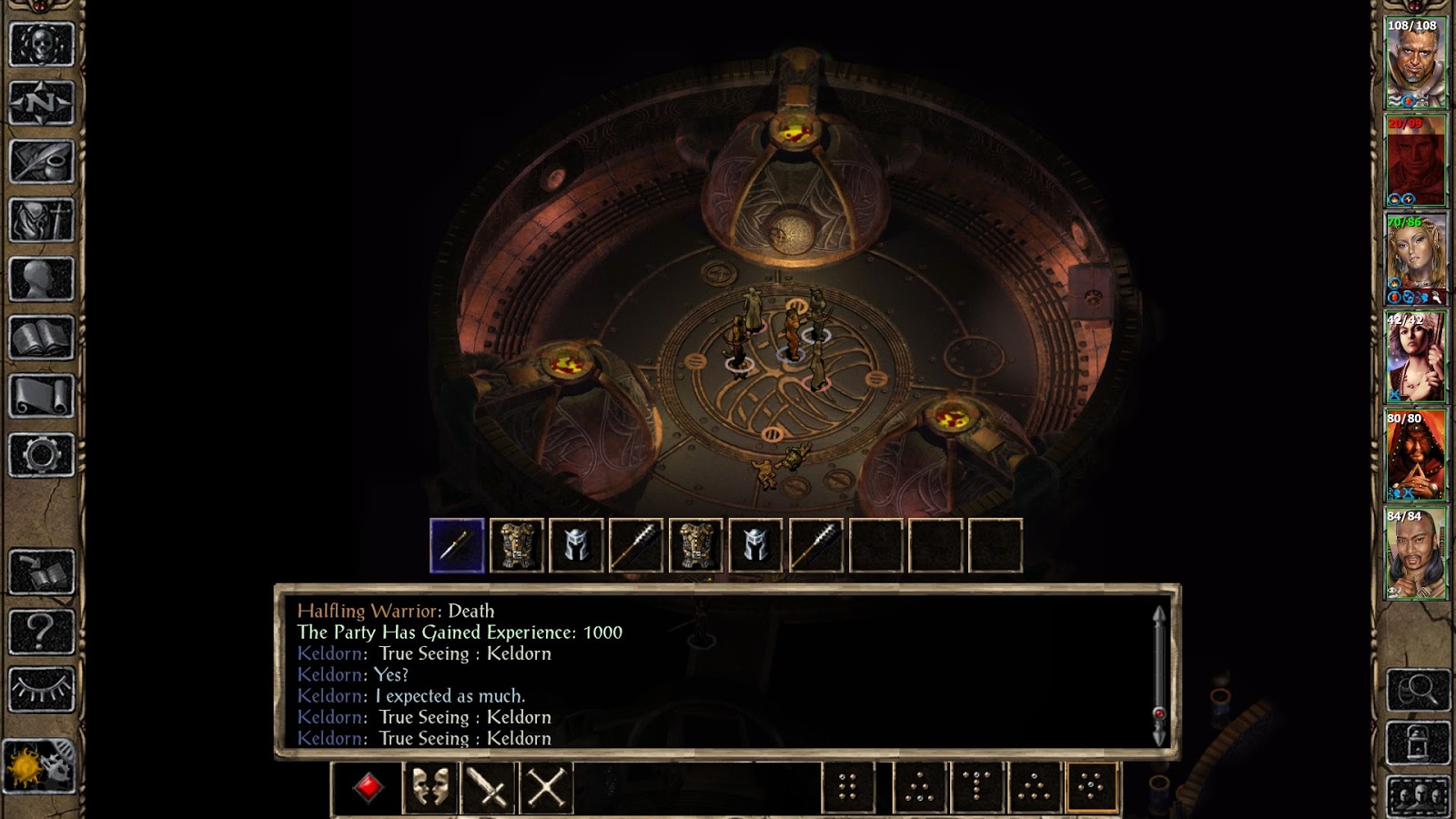This screenshot has height=819, width=1456.
Task: Open the journal quill icon
Action: pos(41,161)
